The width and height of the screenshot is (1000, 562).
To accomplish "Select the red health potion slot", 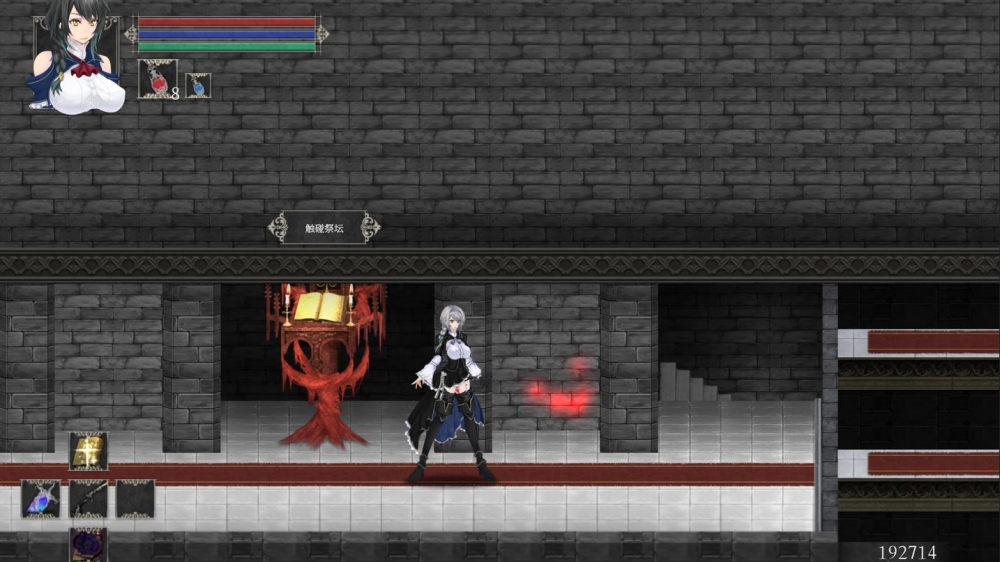I will 157,79.
